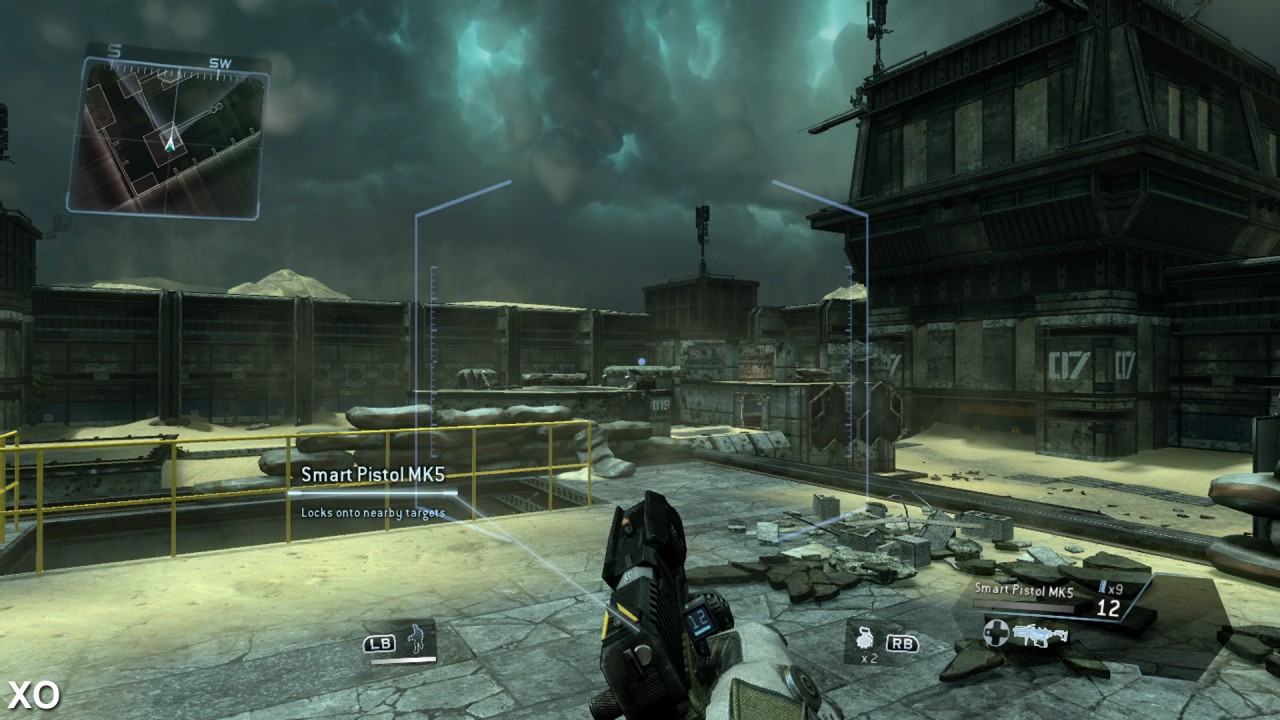Open the radar minimap
Image resolution: width=1280 pixels, height=720 pixels.
pyautogui.click(x=167, y=135)
